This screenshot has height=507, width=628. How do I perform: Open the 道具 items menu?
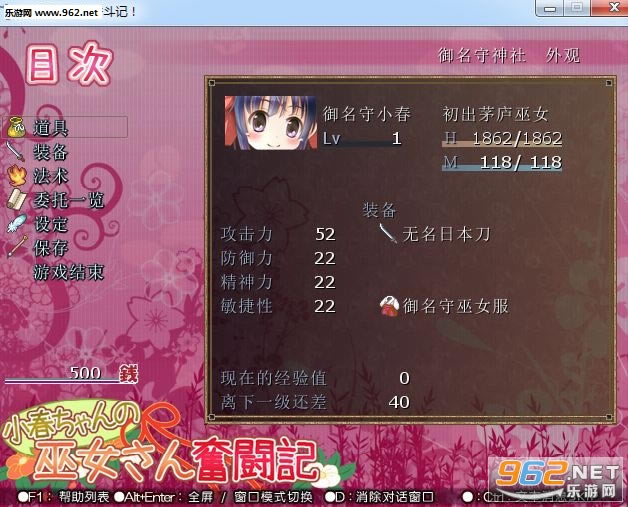(x=51, y=128)
